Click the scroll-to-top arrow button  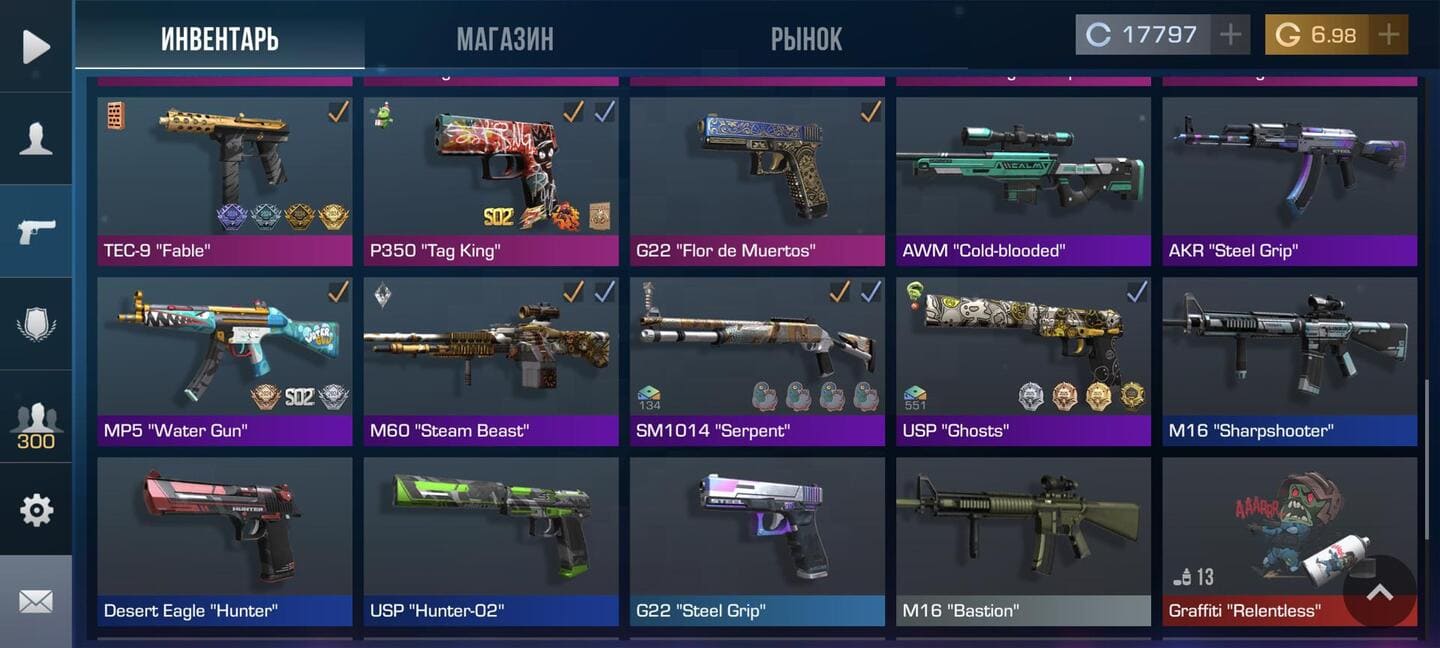pos(1379,592)
